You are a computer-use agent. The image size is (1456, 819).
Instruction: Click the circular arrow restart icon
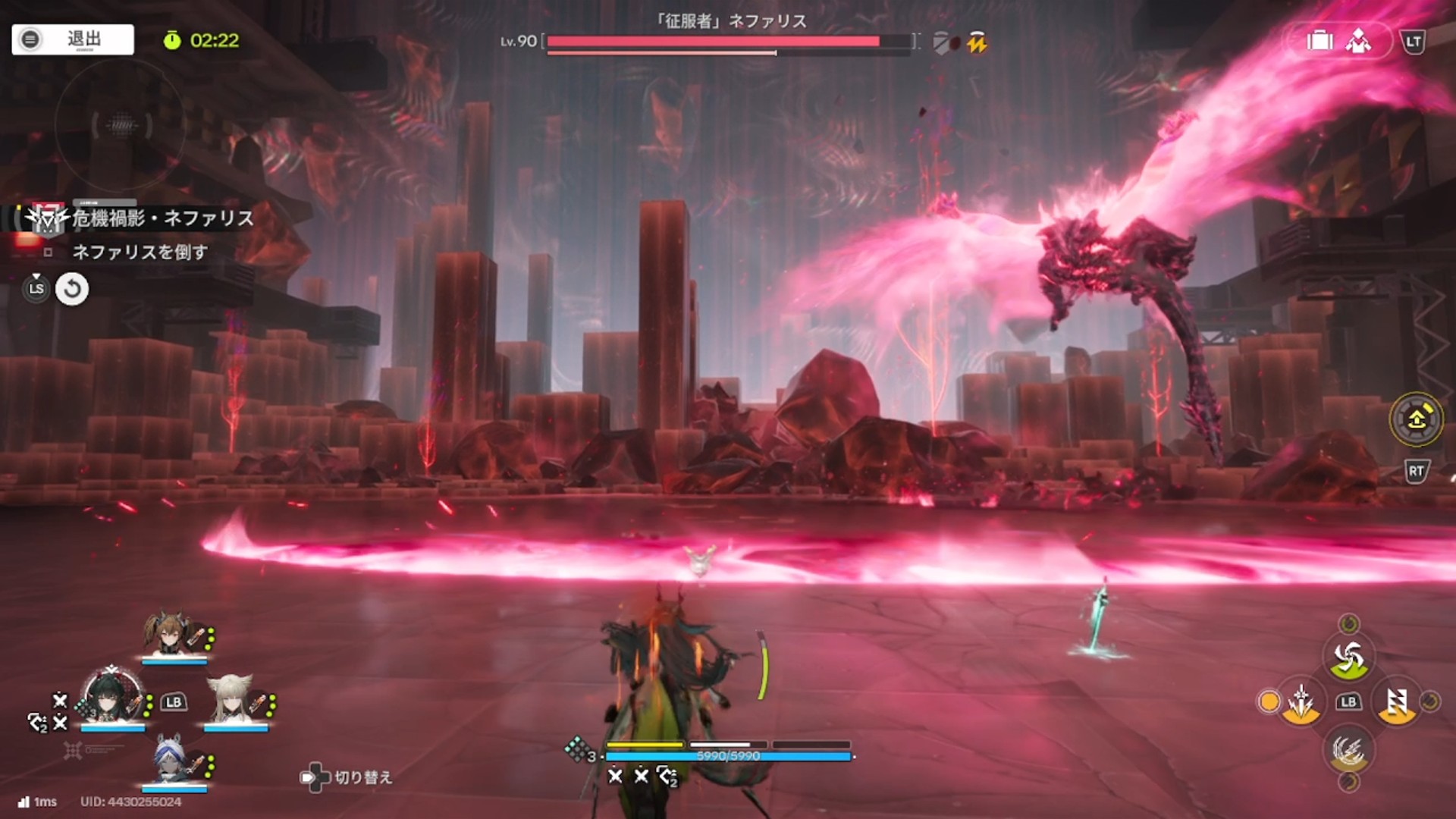(x=72, y=289)
